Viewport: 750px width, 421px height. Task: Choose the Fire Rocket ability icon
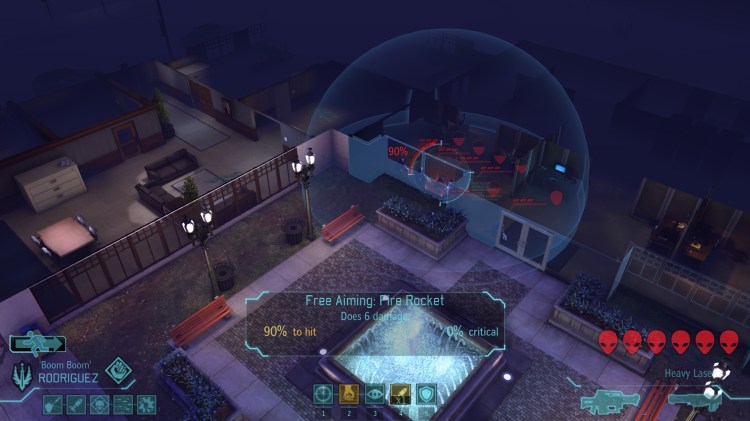tap(400, 393)
